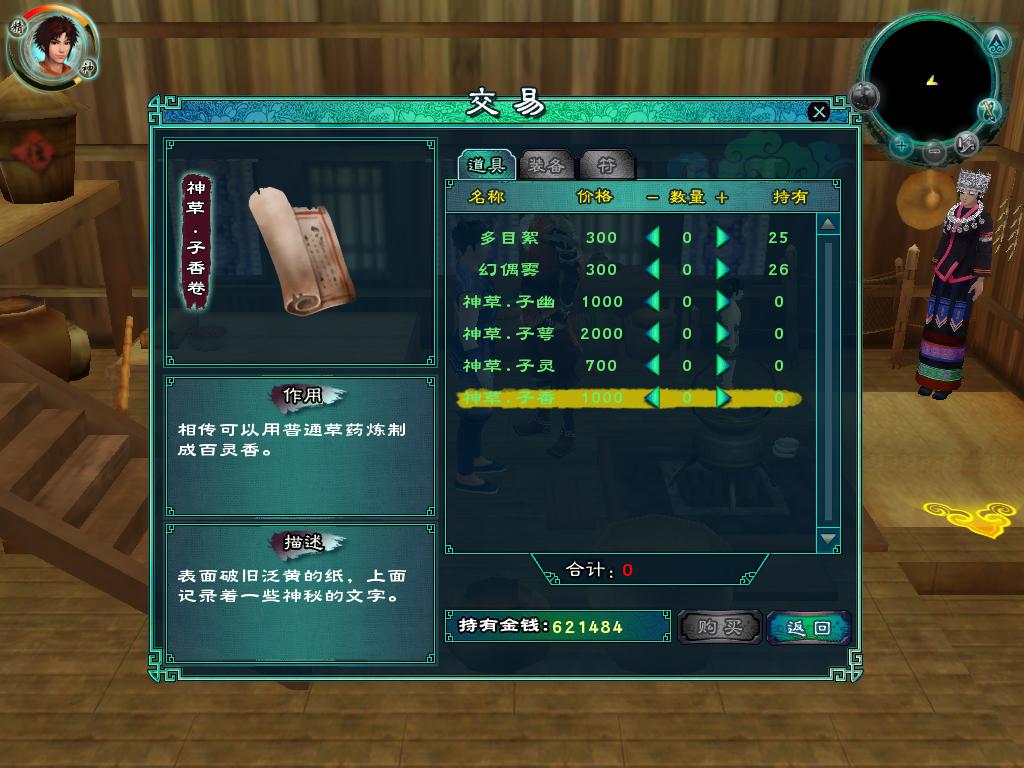
Task: Close the trade window with X
Action: pos(819,112)
